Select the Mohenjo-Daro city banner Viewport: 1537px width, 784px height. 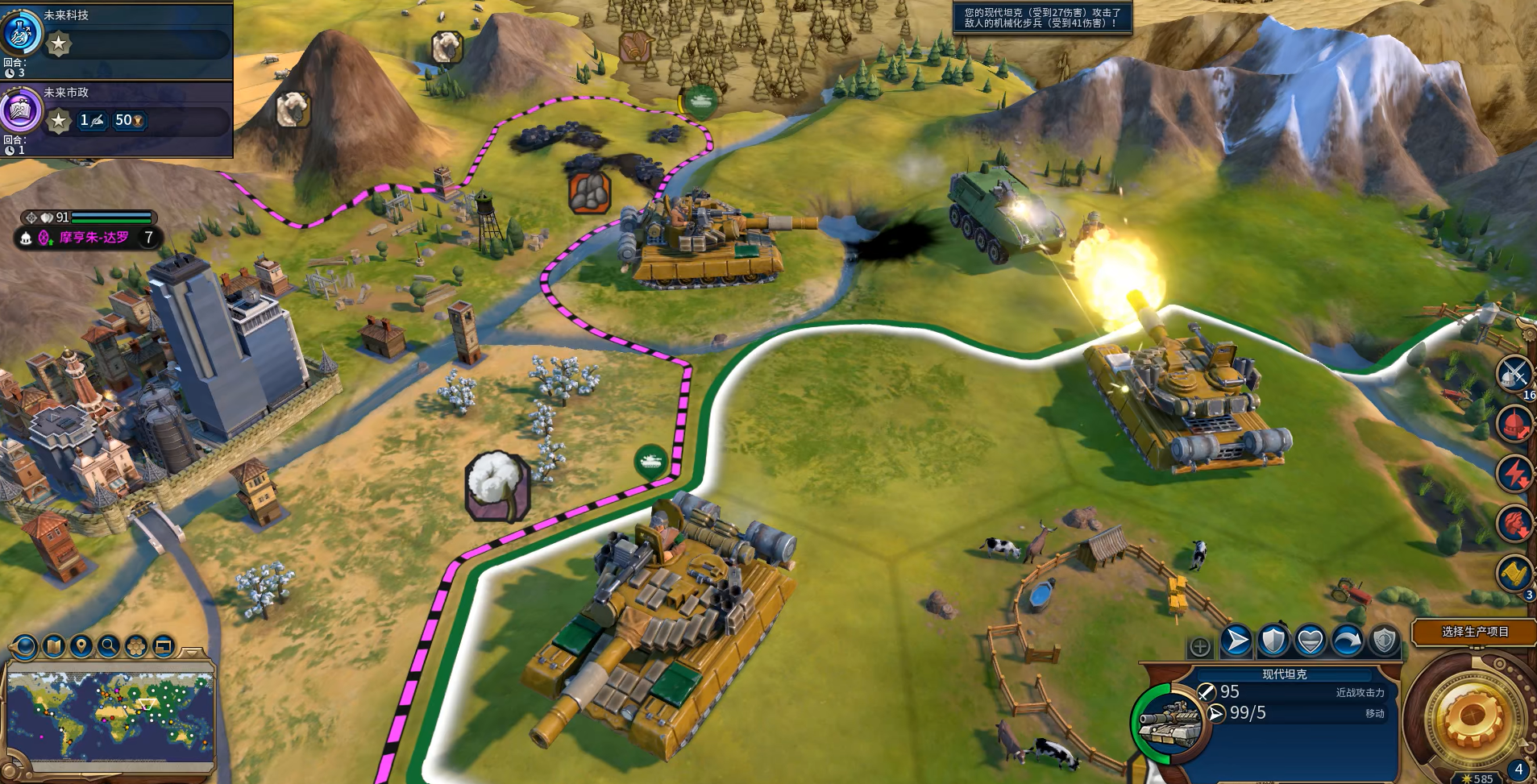pos(93,238)
